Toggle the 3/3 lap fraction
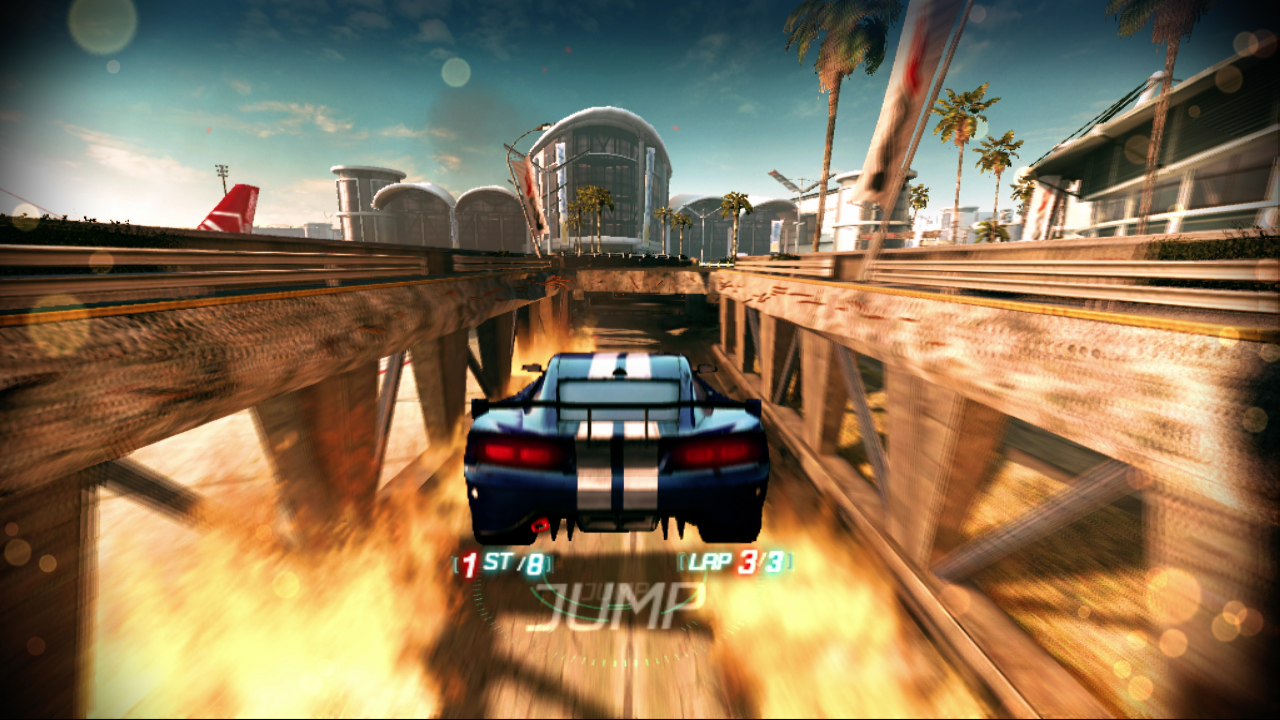The image size is (1280, 720). pos(762,563)
